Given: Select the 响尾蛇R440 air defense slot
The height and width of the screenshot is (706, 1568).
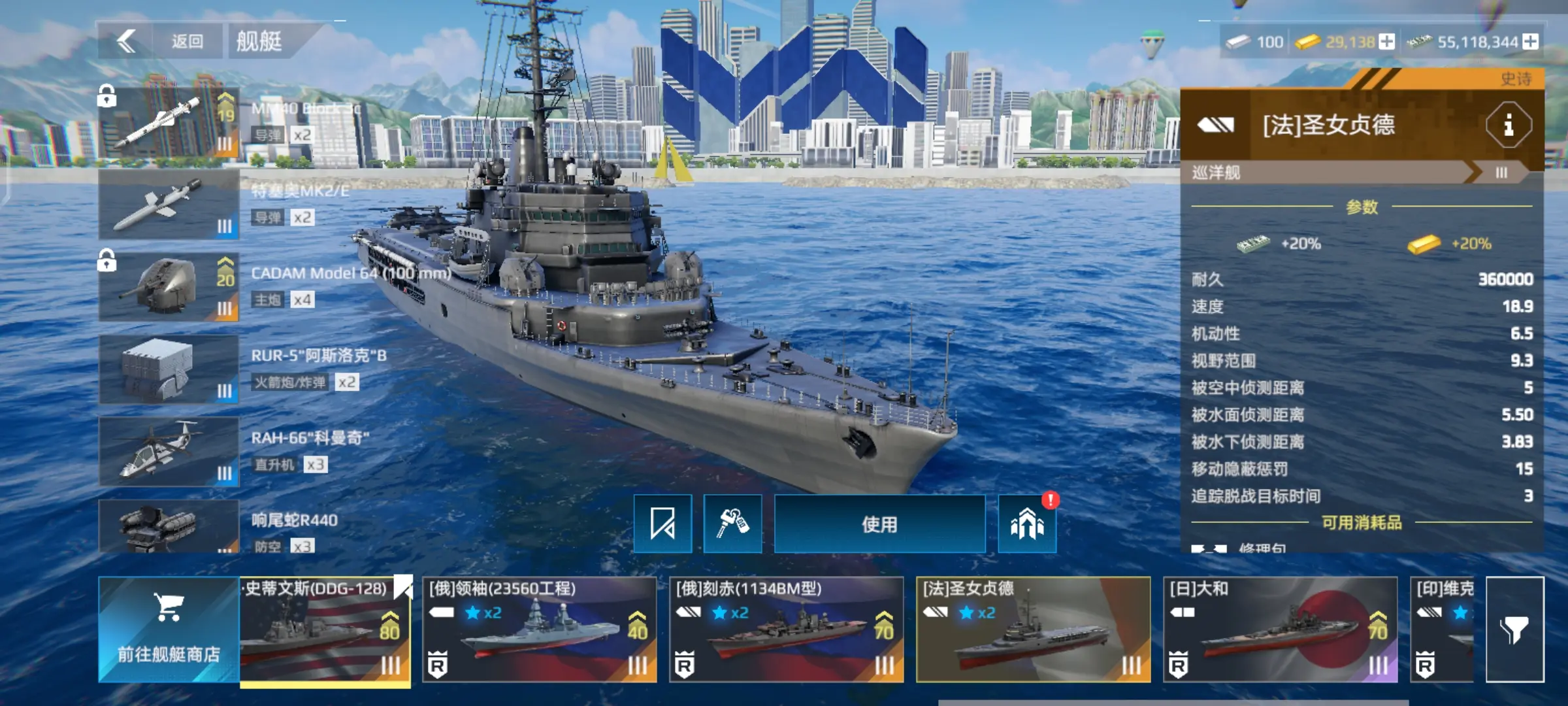Looking at the screenshot, I should 169,526.
